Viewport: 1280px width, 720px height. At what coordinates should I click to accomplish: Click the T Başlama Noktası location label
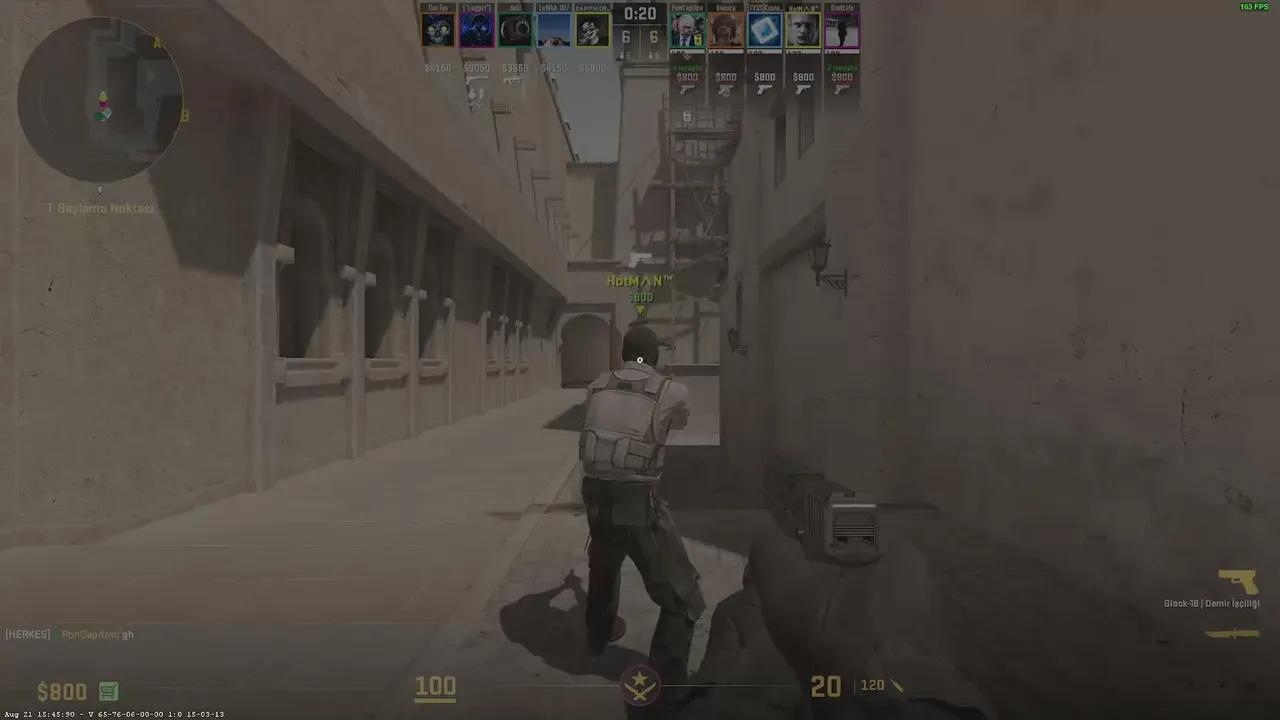[100, 208]
